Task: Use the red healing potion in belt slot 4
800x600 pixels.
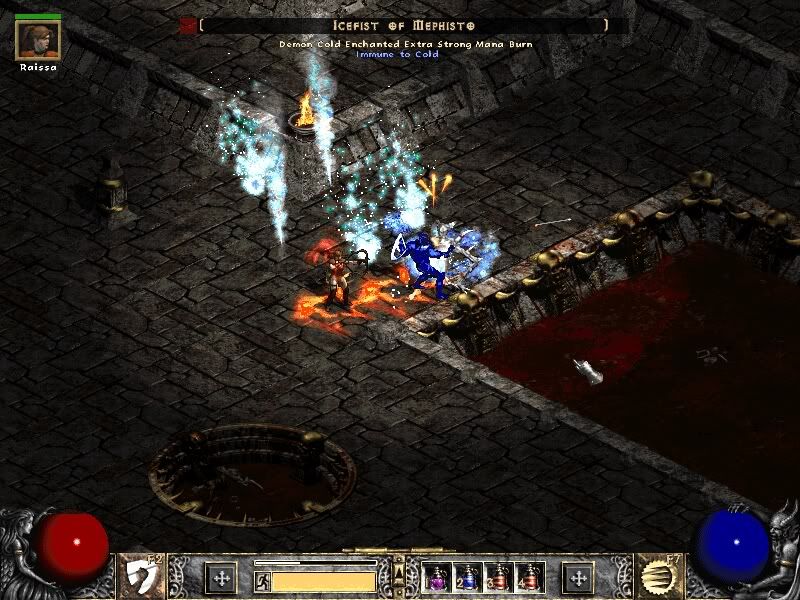Action: (x=528, y=577)
